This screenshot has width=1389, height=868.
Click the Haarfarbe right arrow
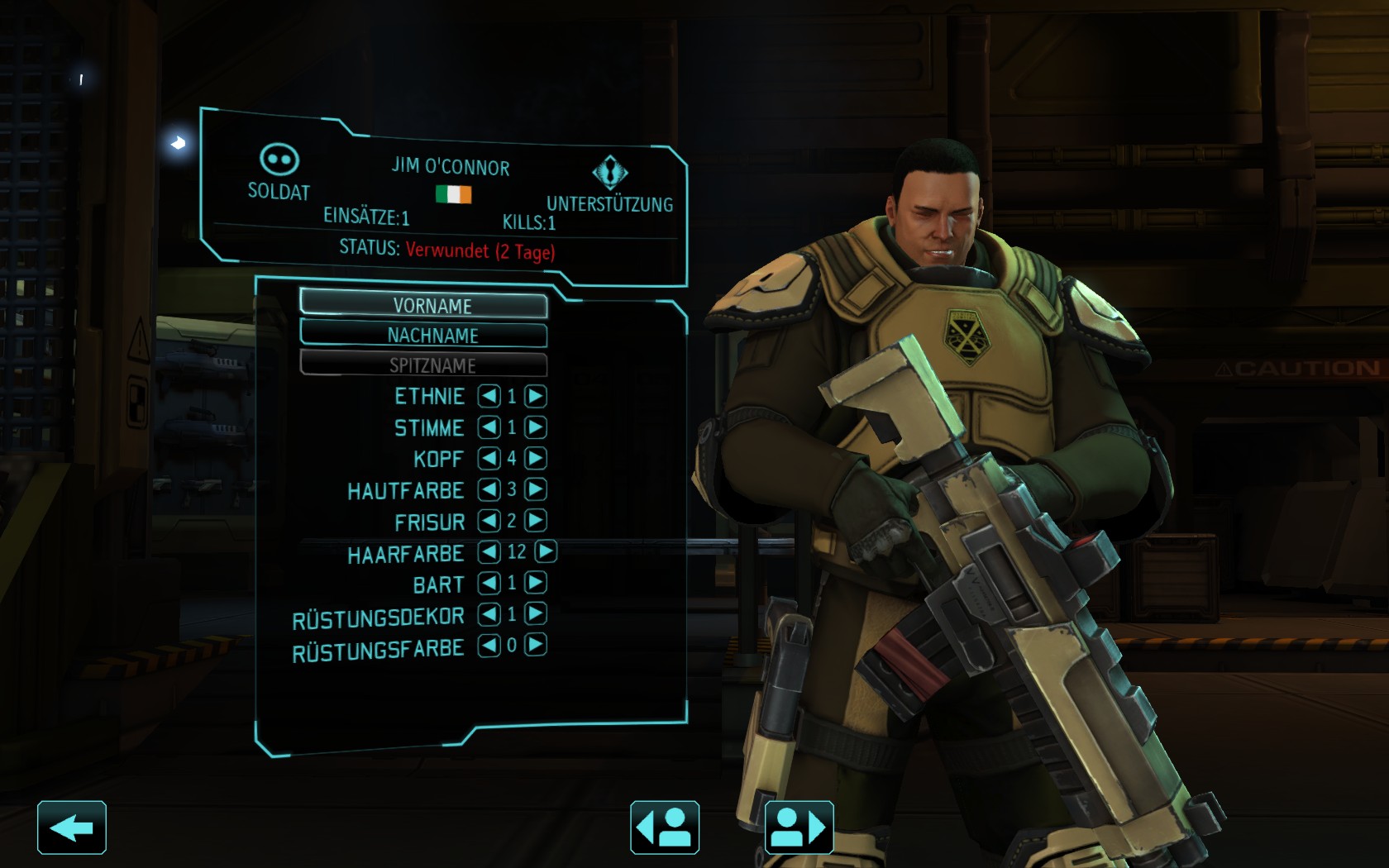[546, 551]
